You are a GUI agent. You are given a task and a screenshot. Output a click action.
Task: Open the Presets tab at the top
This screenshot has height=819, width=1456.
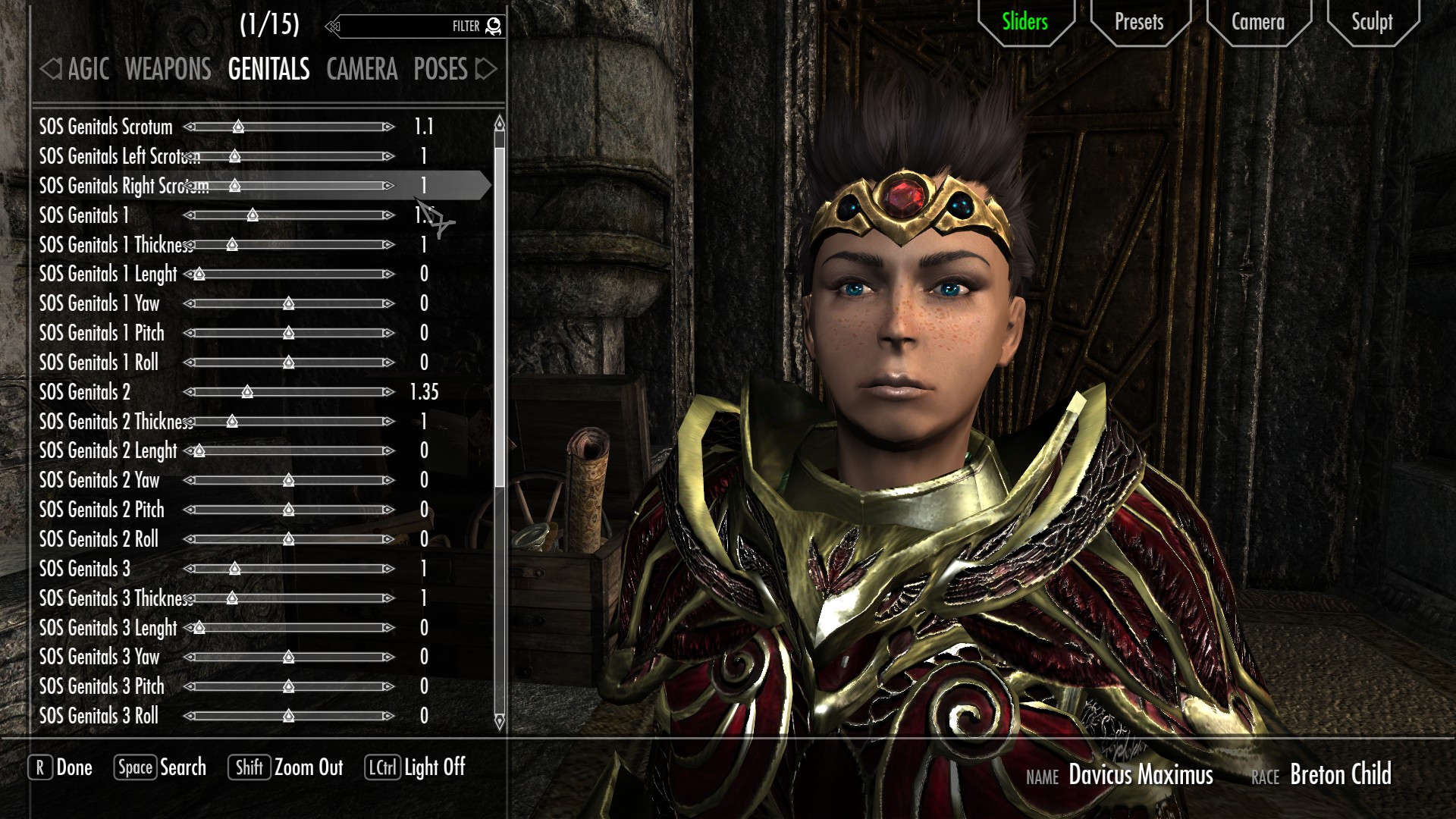tap(1138, 22)
